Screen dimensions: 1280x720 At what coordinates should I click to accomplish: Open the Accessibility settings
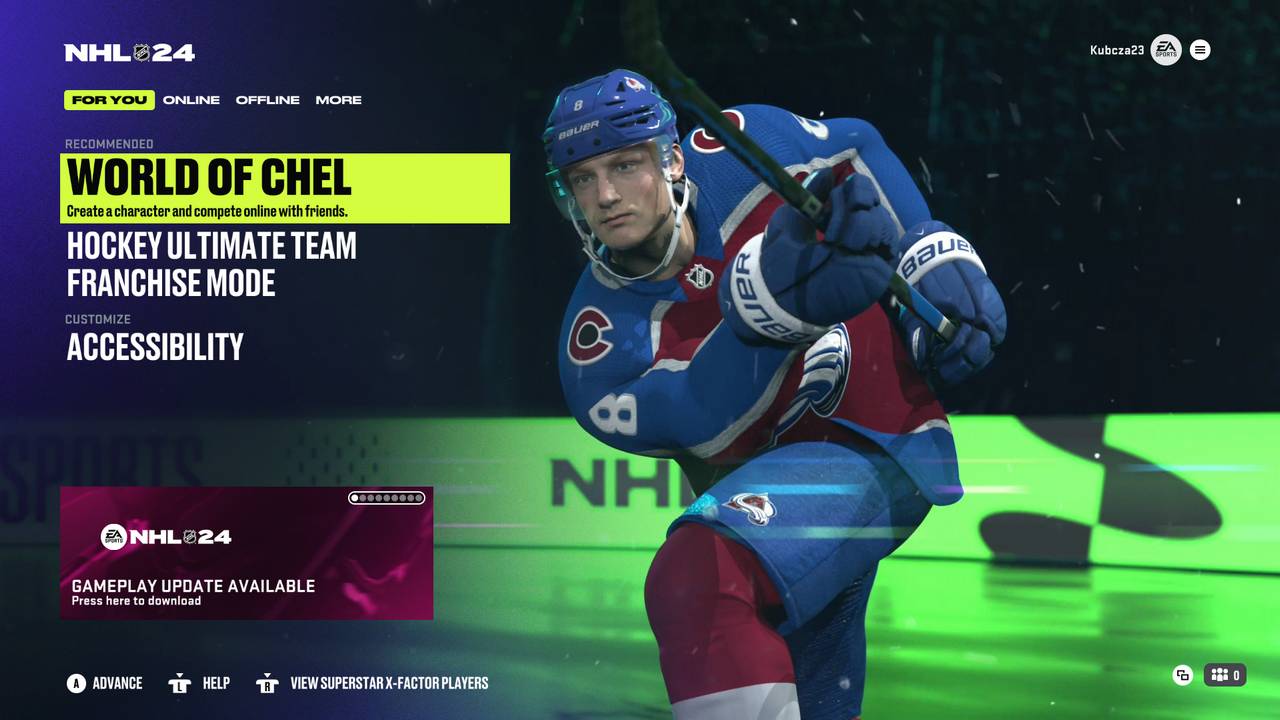tap(155, 347)
